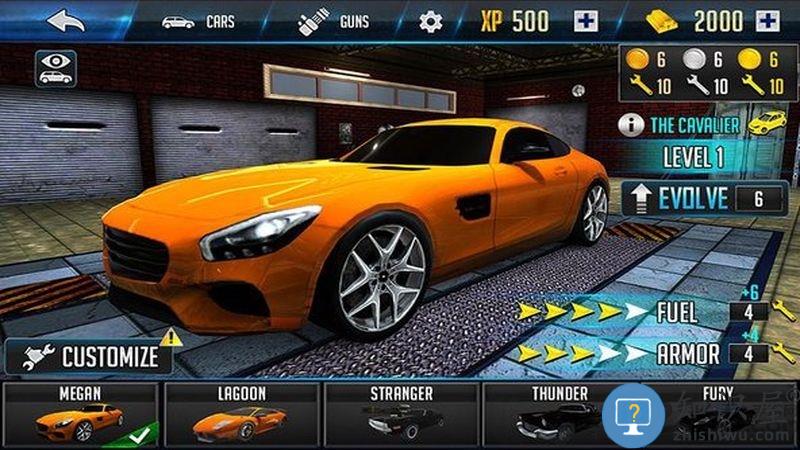The image size is (800, 450).
Task: Select the Thunder car
Action: click(558, 414)
